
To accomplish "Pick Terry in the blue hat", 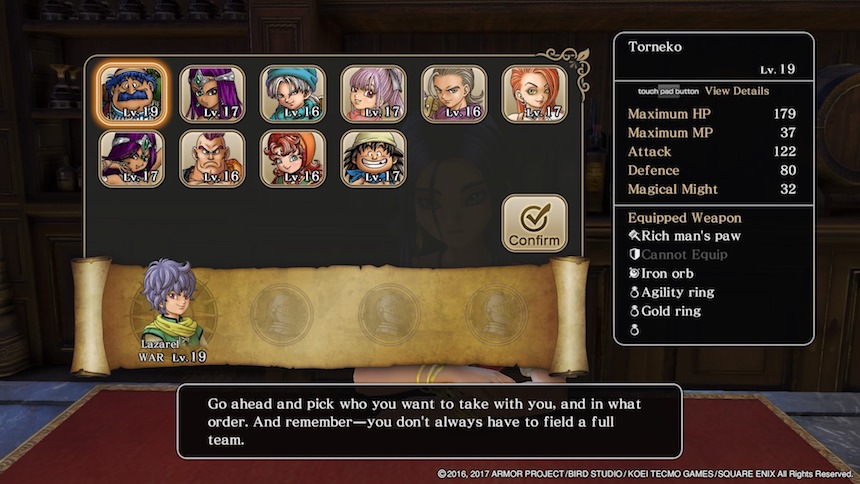I will point(293,94).
